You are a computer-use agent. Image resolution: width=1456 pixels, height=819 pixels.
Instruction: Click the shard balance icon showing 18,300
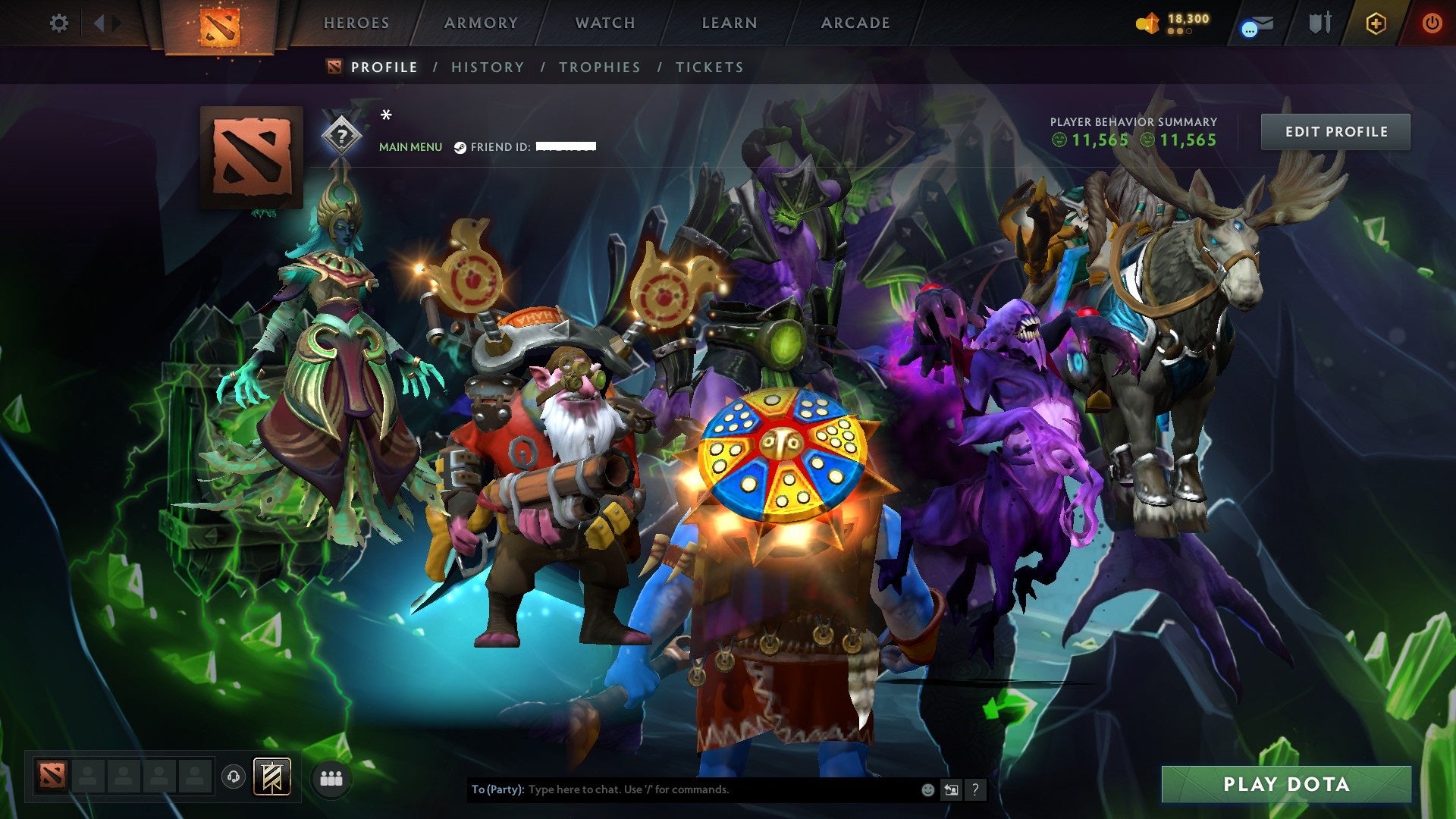(1147, 22)
